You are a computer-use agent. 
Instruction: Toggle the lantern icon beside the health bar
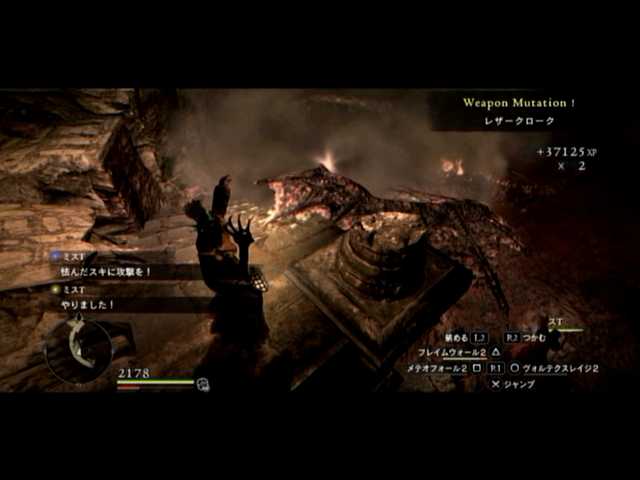click(203, 383)
